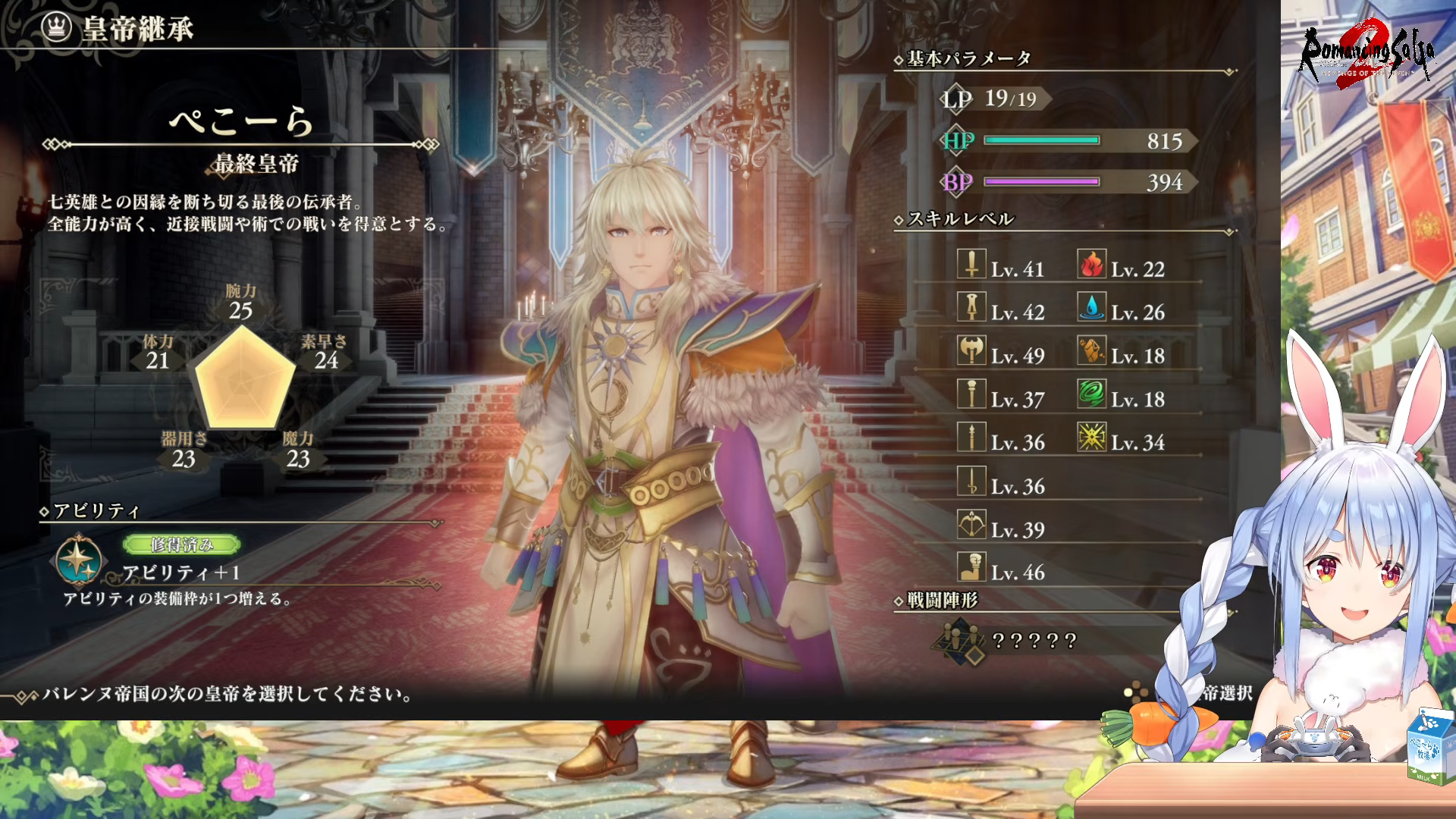Pick the bow skill icon at Lv. 39
Screen dimensions: 1456x819
tap(971, 524)
